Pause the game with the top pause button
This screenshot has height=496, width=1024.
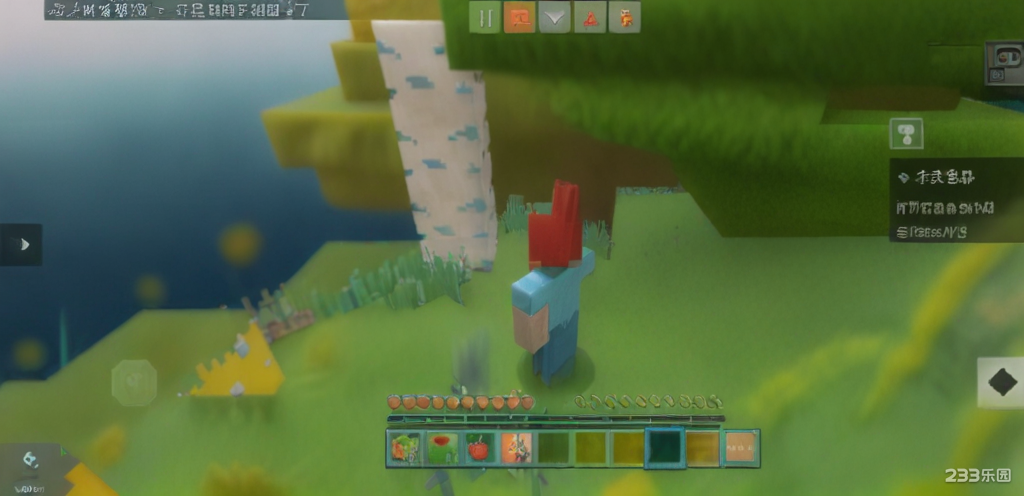pyautogui.click(x=485, y=18)
